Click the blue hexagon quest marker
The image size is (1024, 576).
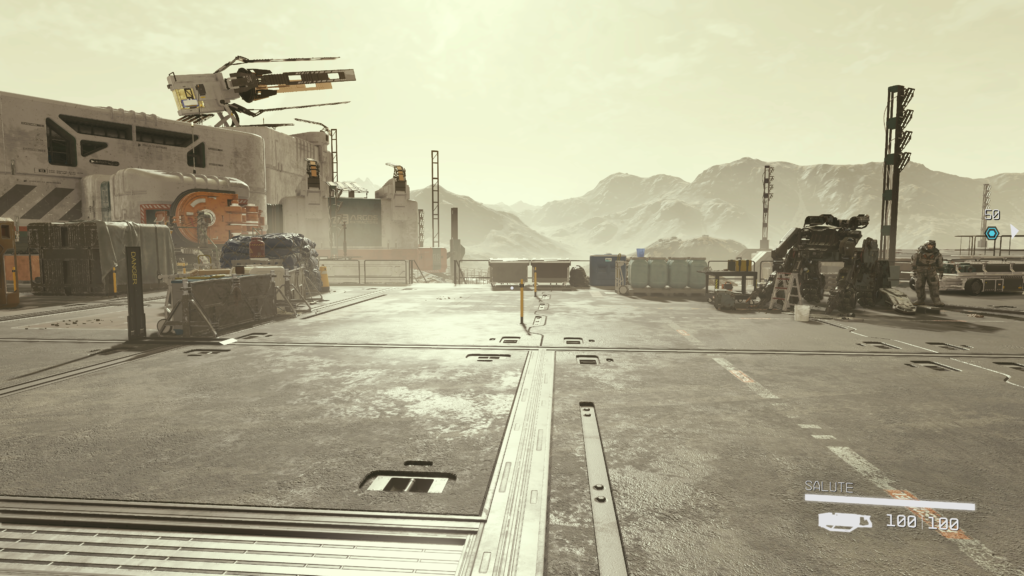[x=991, y=233]
